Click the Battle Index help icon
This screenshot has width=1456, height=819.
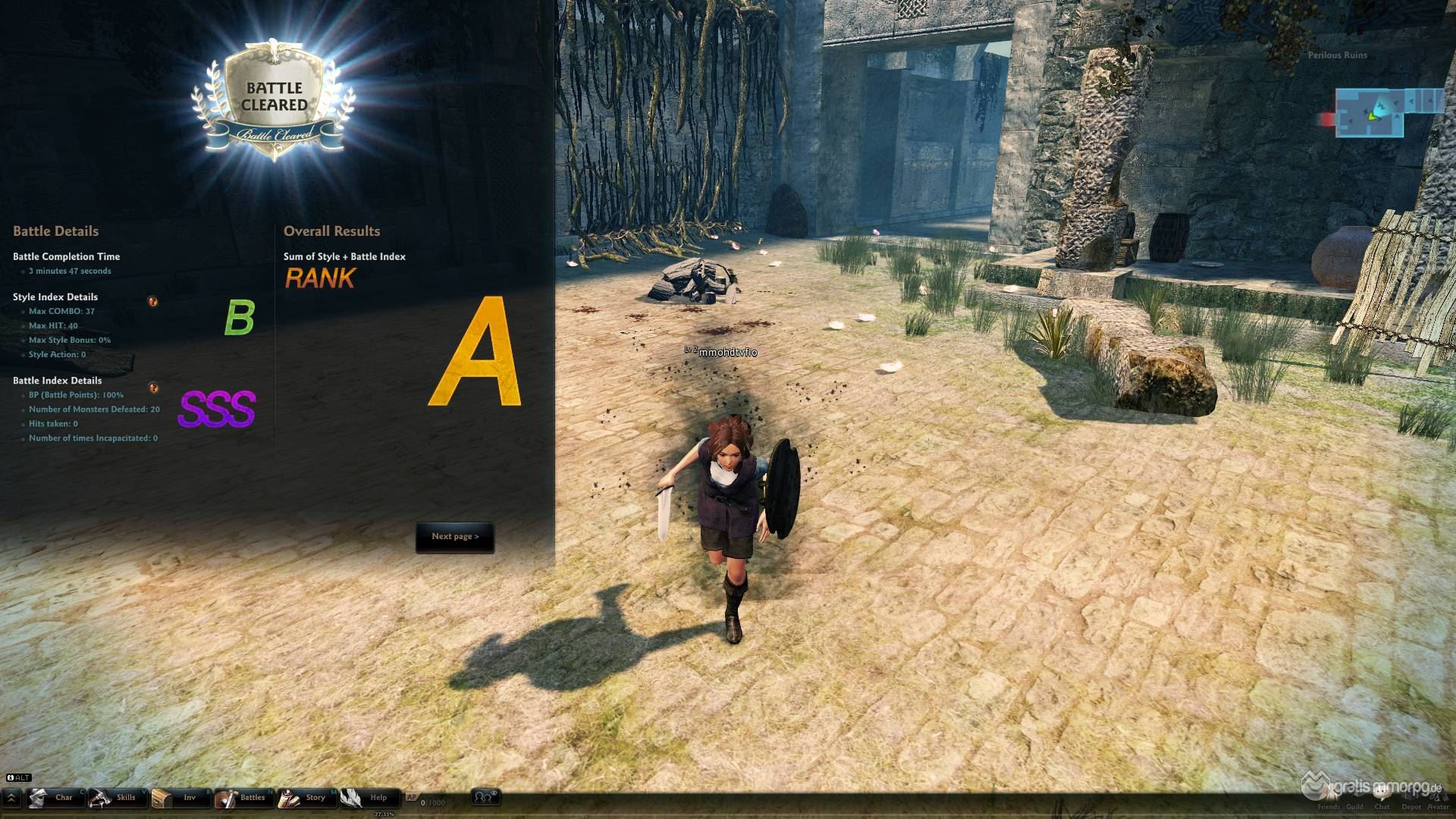(x=153, y=388)
